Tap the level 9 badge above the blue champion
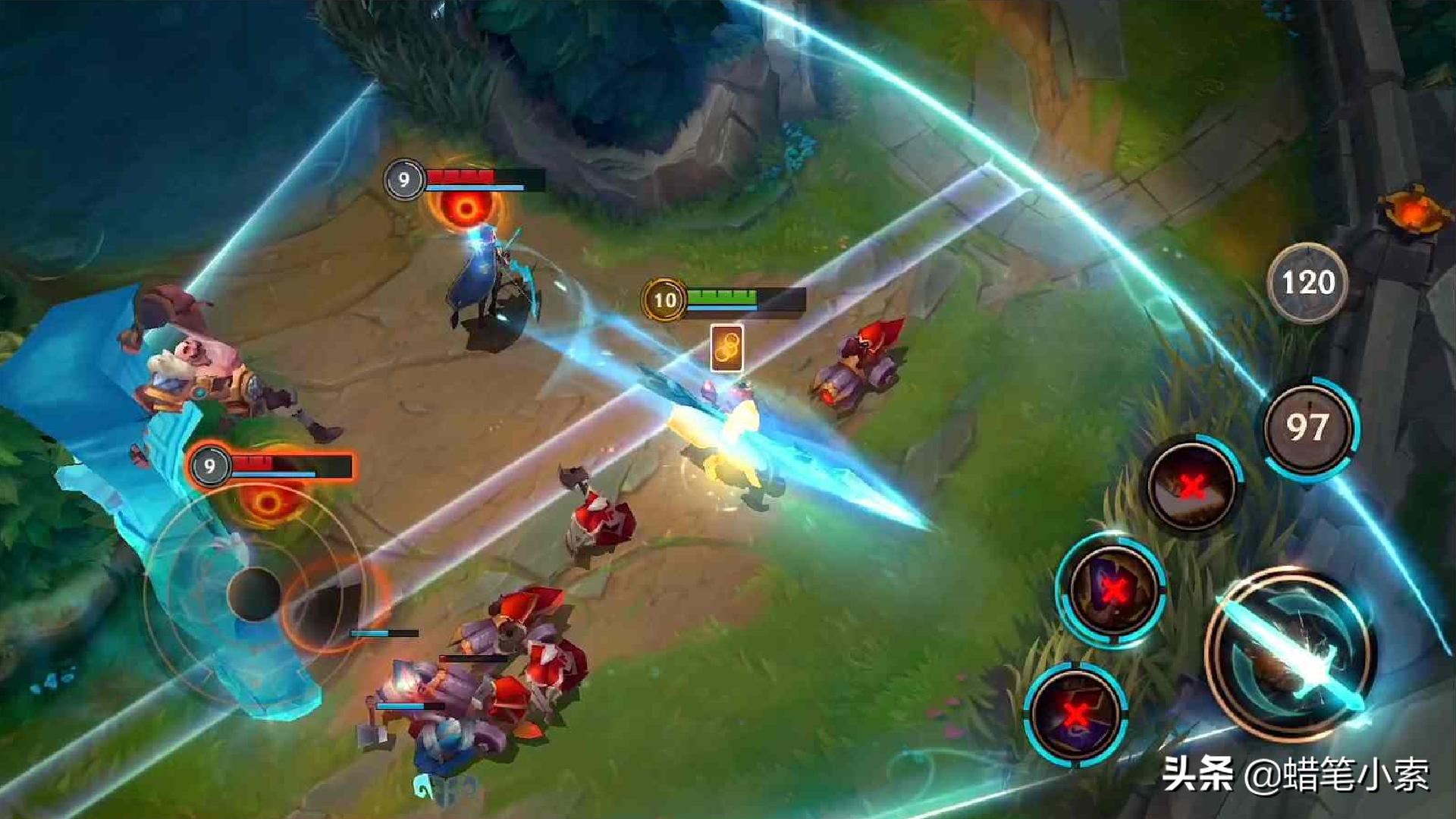Screen dimensions: 1456x819 (x=404, y=181)
